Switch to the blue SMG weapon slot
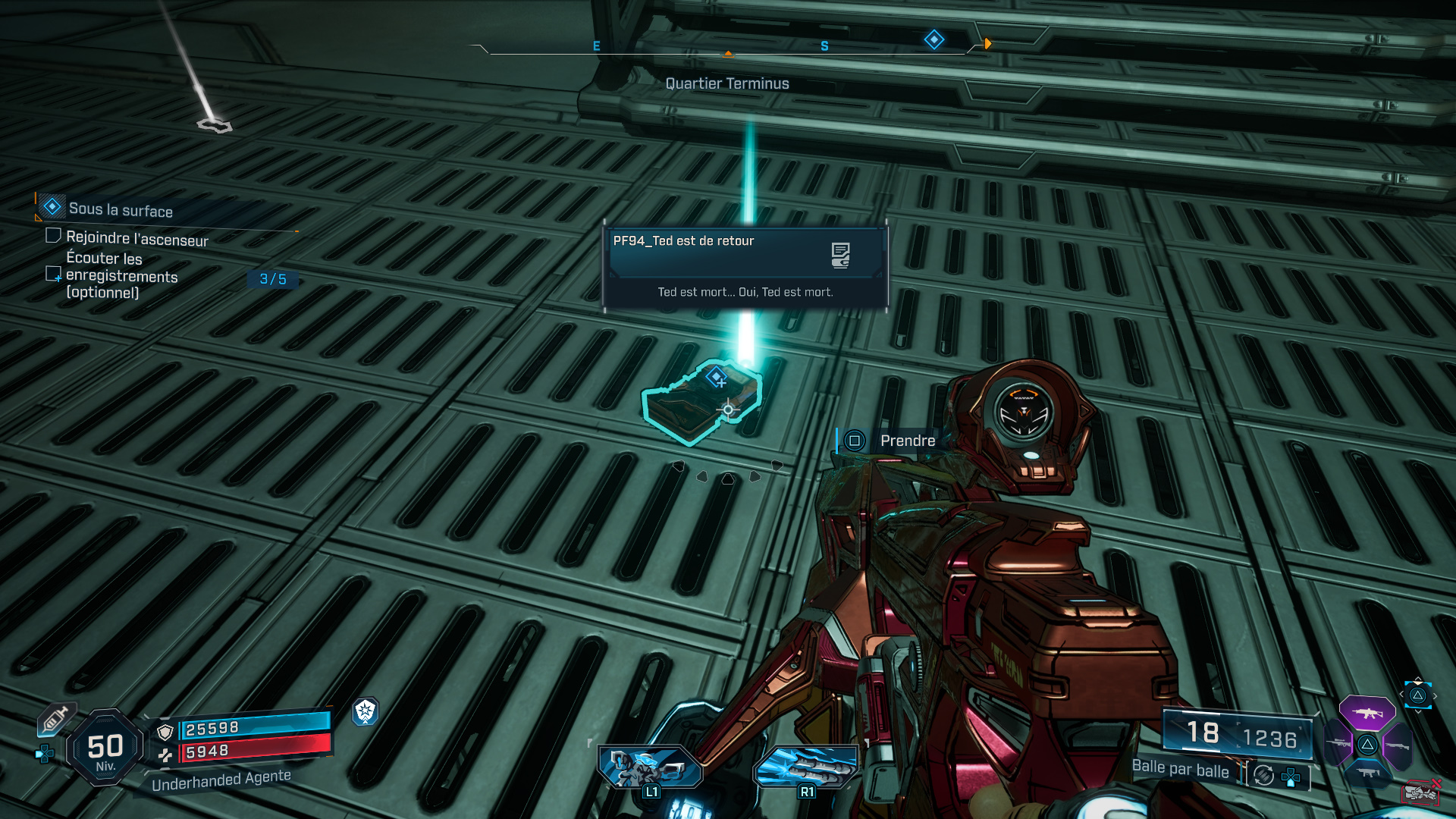1456x819 pixels. 1367,773
